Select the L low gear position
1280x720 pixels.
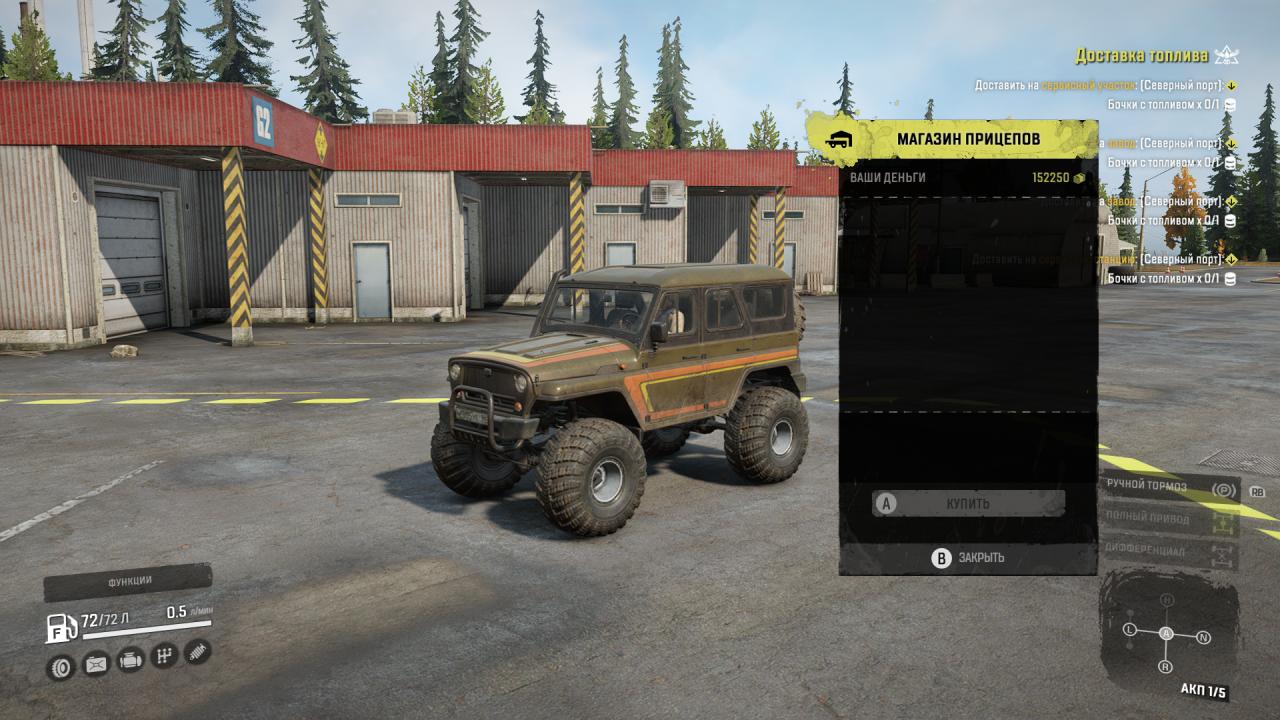(x=1130, y=630)
